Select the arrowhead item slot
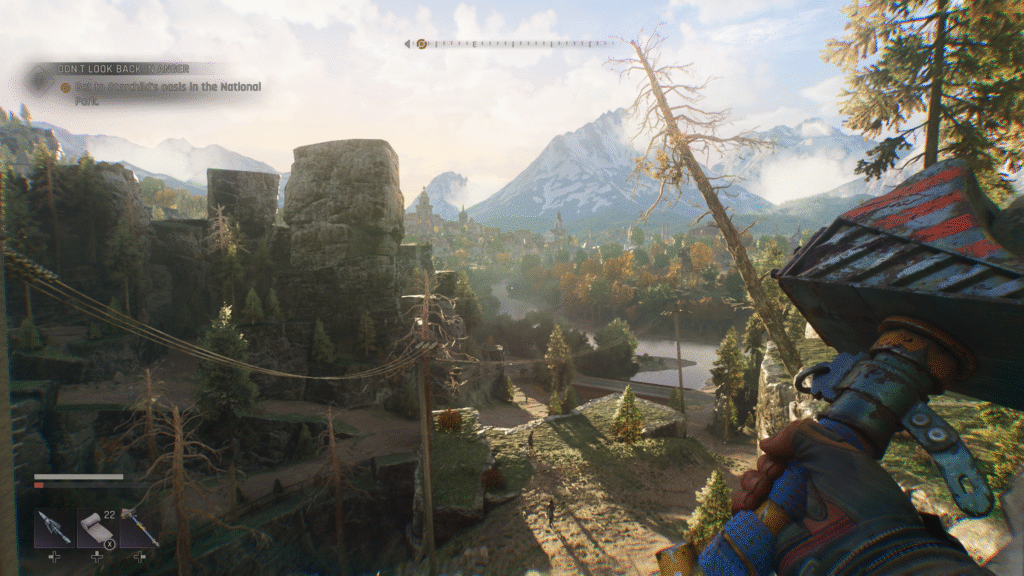 53,527
